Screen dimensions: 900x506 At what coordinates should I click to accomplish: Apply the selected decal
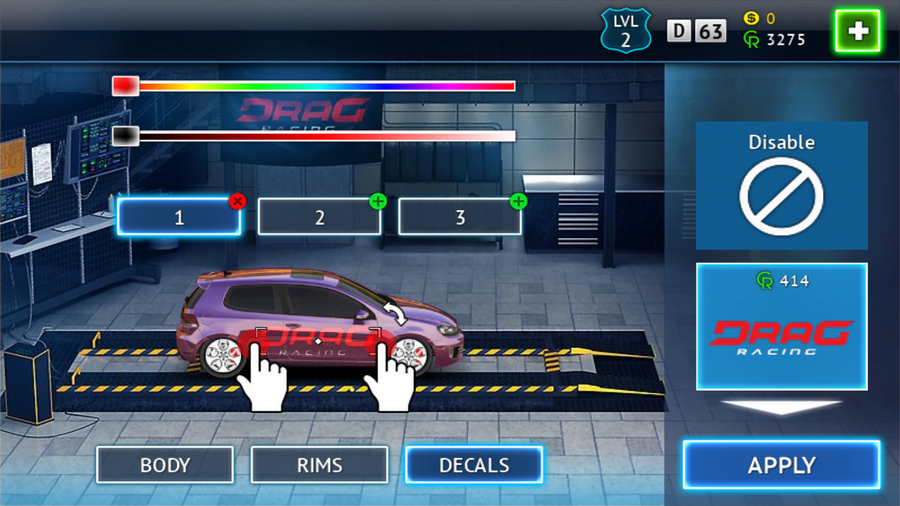781,465
